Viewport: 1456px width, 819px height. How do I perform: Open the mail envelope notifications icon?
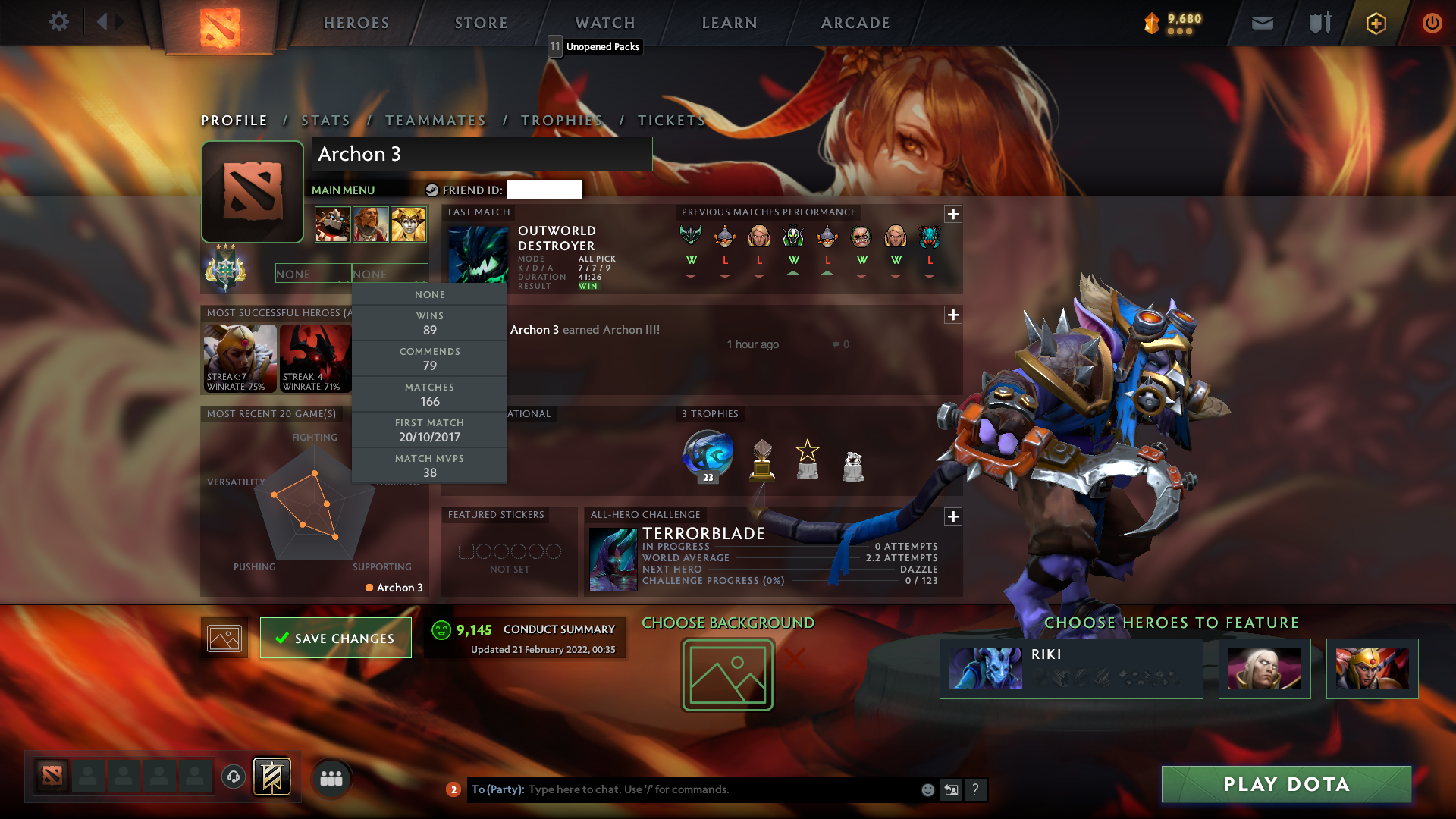click(x=1262, y=23)
